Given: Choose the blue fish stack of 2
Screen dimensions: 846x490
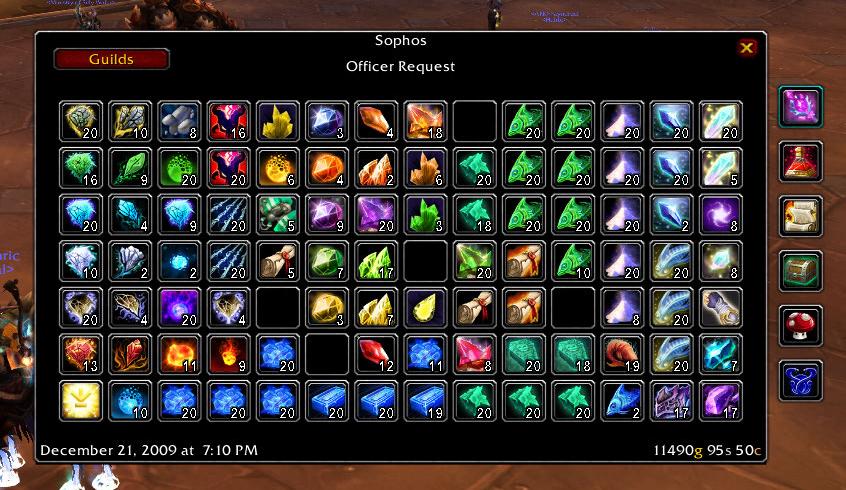Looking at the screenshot, I should tap(621, 399).
